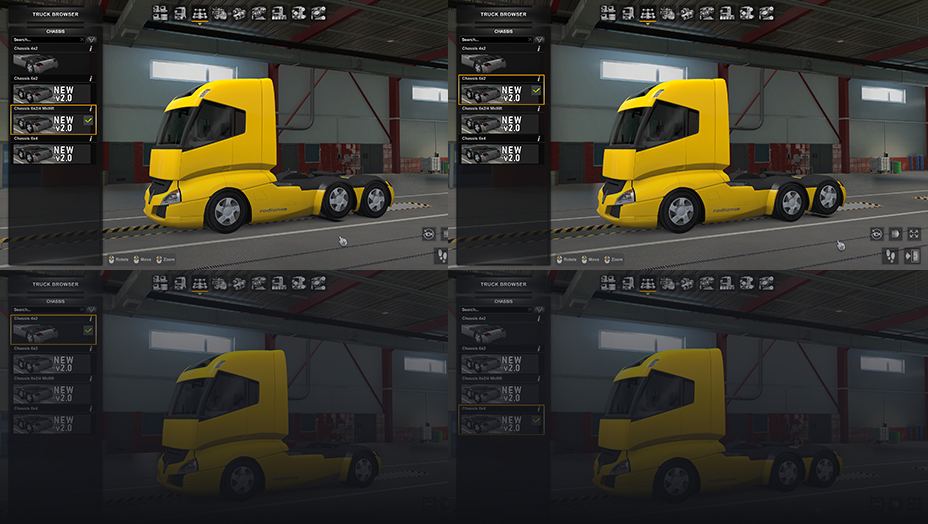
Task: Pick the check-marked Chassis 4x2 thumbnail
Action: click(x=52, y=331)
